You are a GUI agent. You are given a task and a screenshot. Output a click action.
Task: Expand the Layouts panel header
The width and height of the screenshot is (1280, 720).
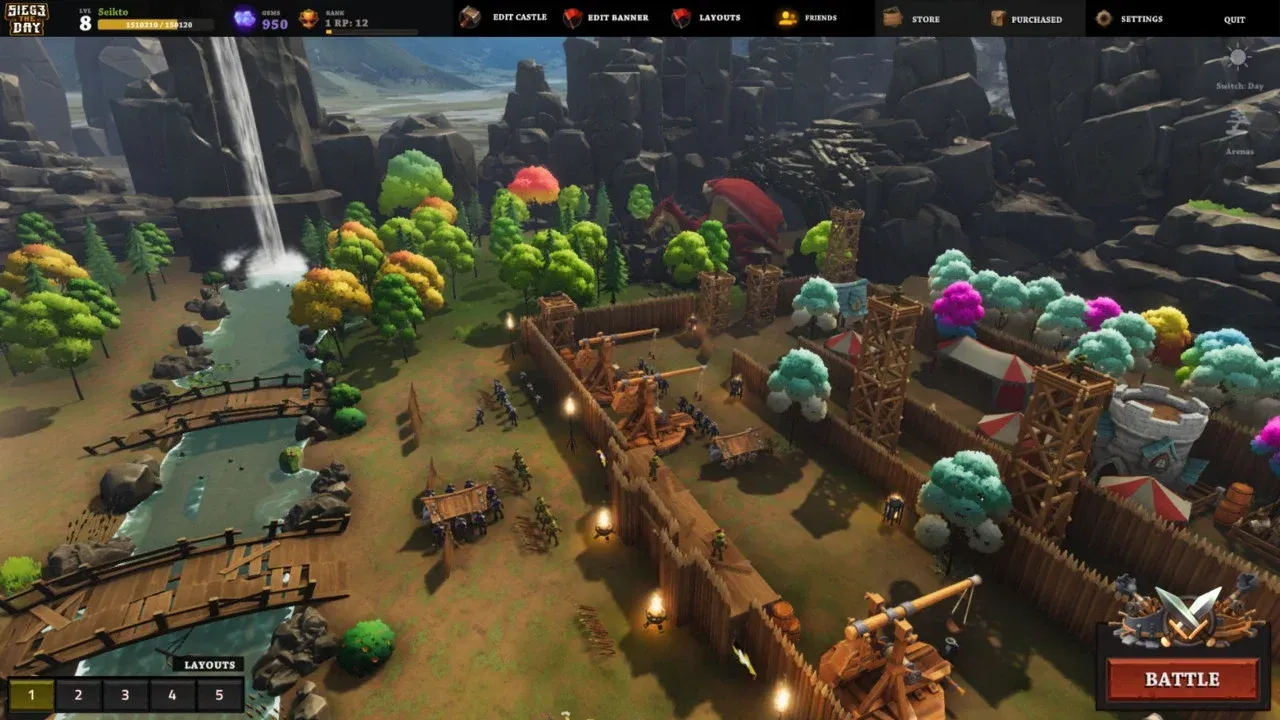pyautogui.click(x=210, y=664)
